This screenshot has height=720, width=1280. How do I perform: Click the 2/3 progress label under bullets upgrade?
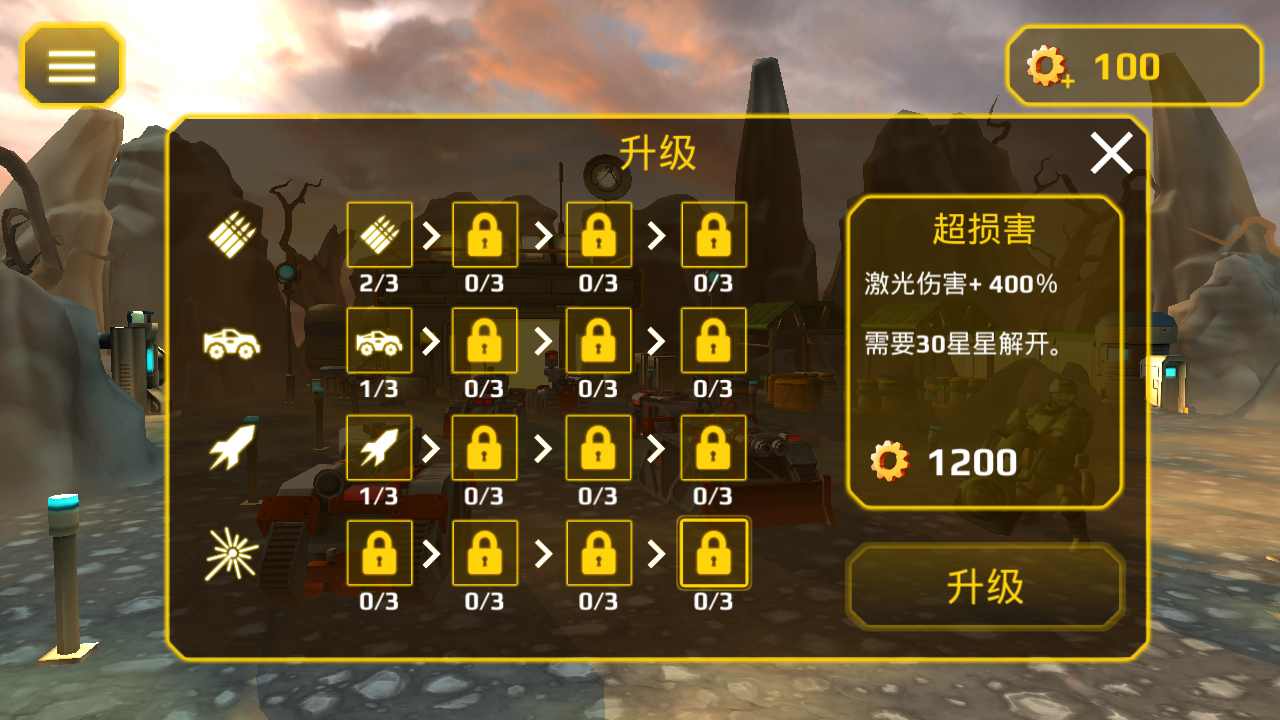click(x=379, y=283)
